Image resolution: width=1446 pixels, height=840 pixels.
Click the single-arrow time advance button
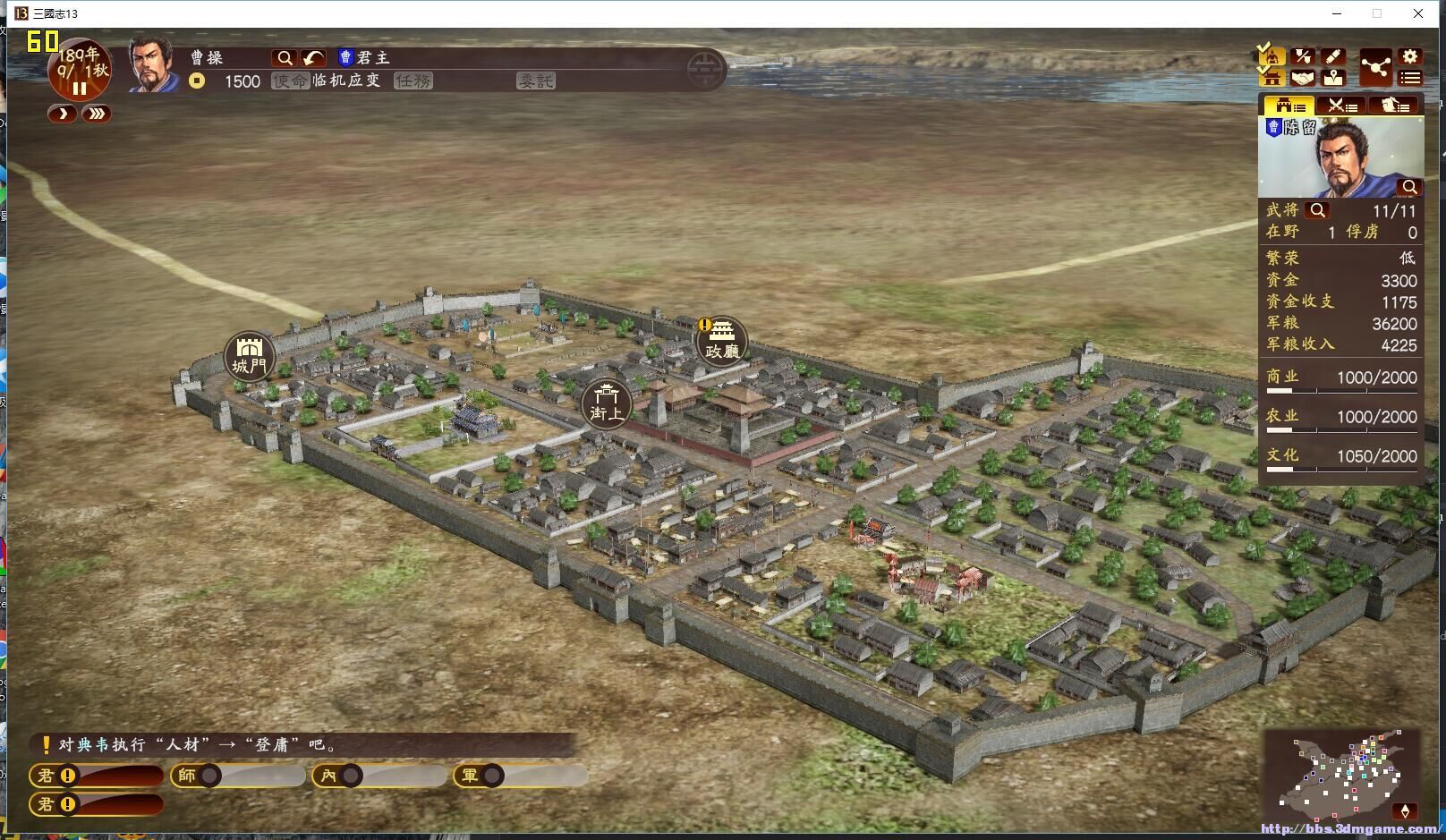pos(62,115)
